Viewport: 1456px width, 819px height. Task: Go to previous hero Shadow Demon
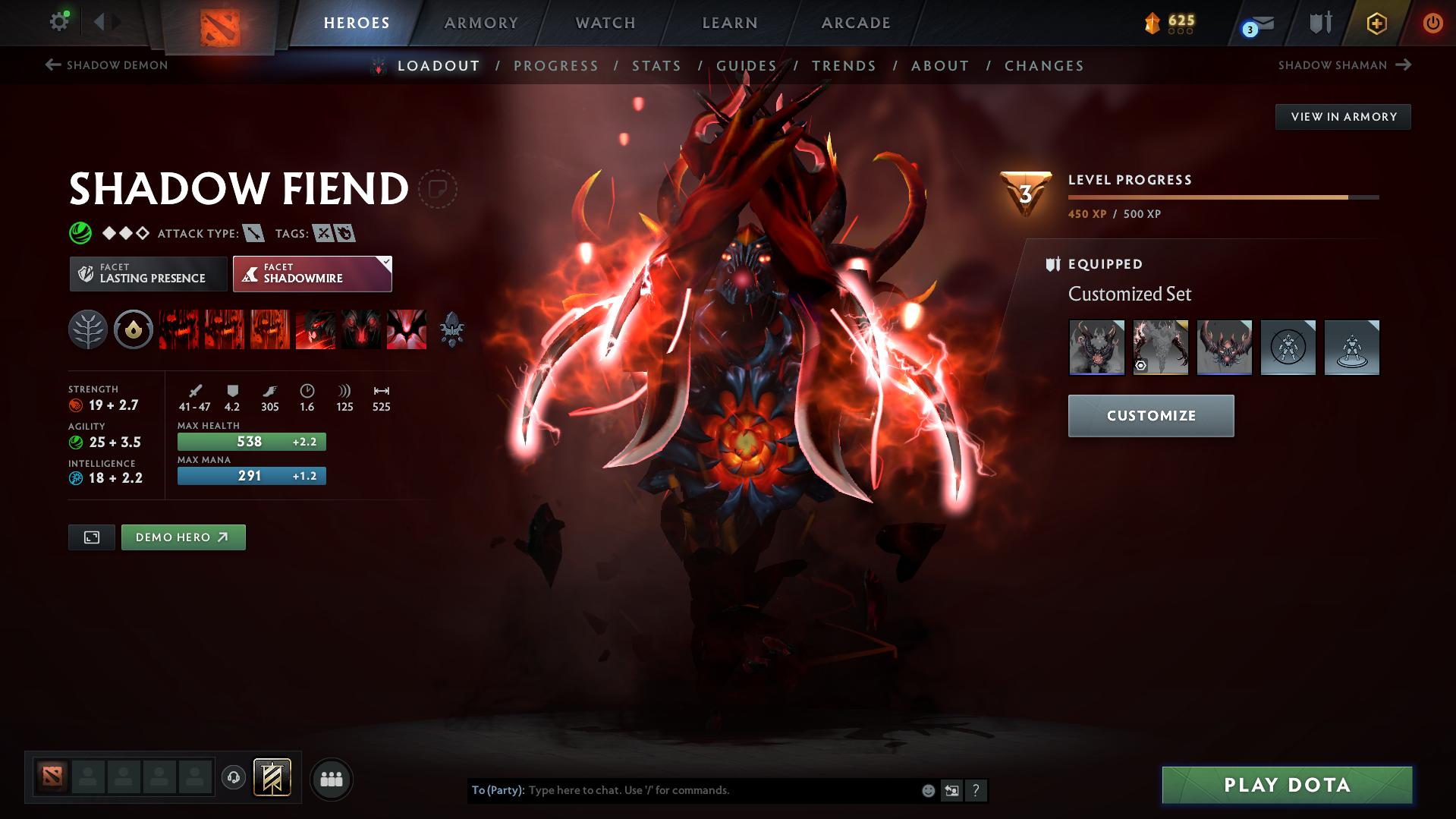[106, 65]
